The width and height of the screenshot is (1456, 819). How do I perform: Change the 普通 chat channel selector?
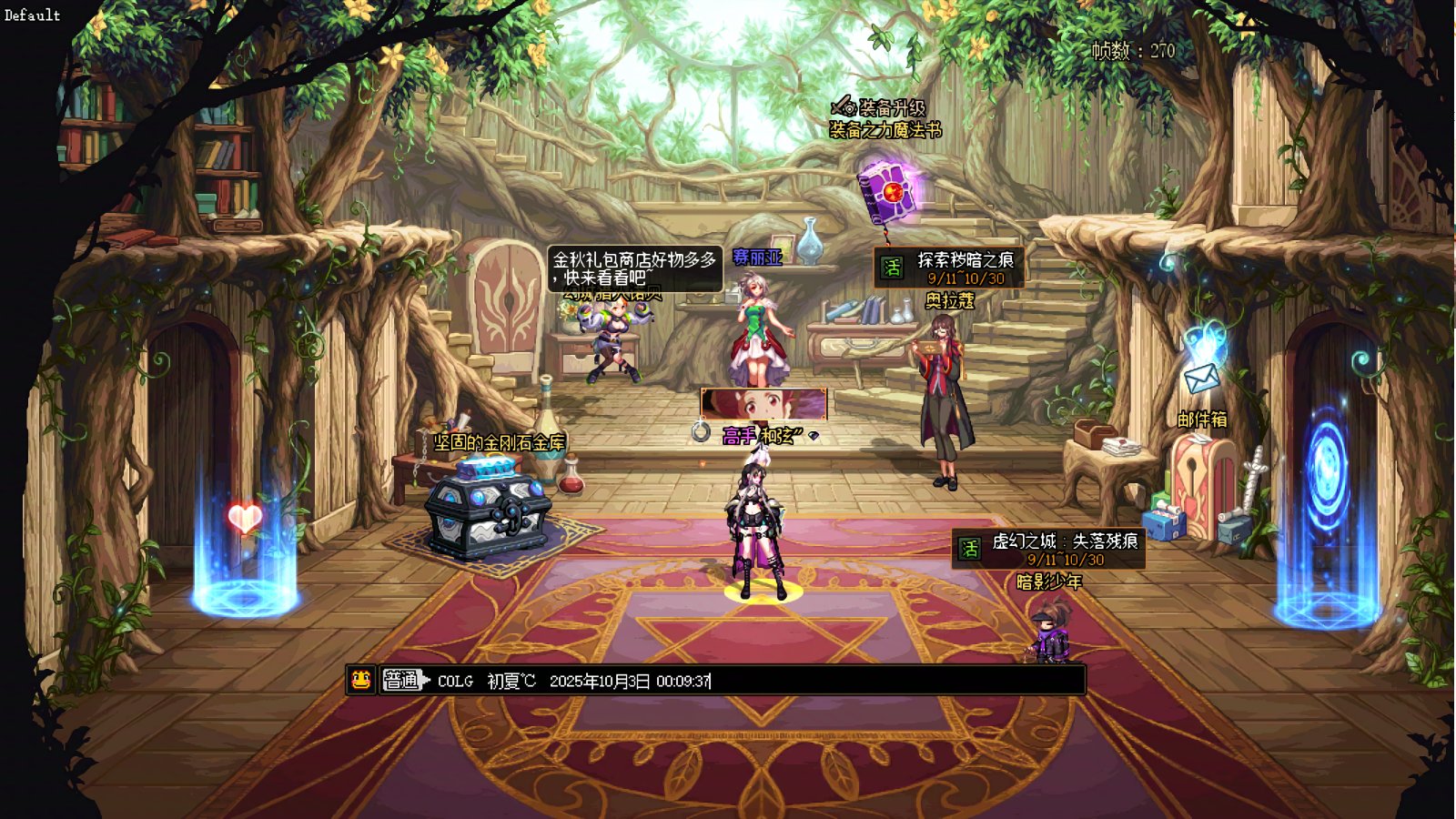tap(404, 680)
